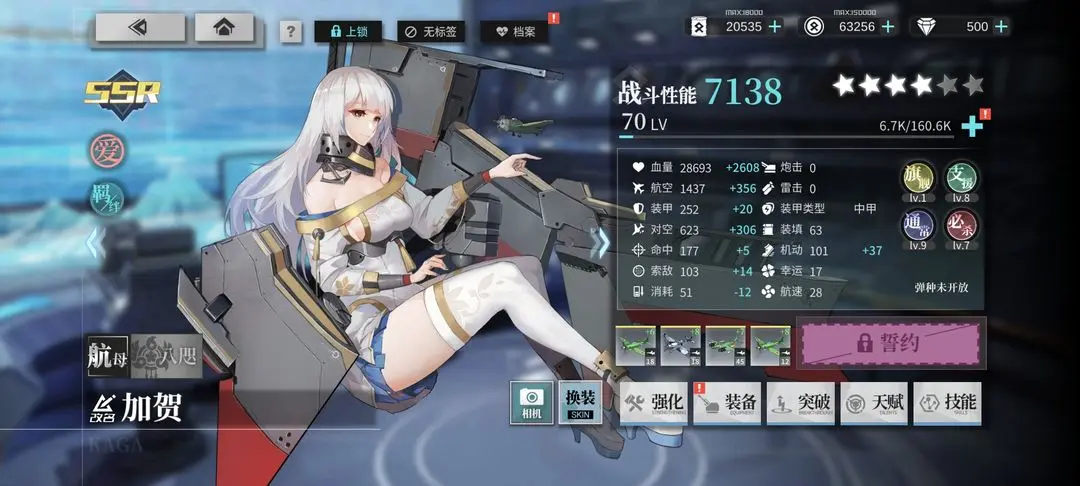
Task: Select the yellow 旗舰 skill icon
Action: point(919,177)
